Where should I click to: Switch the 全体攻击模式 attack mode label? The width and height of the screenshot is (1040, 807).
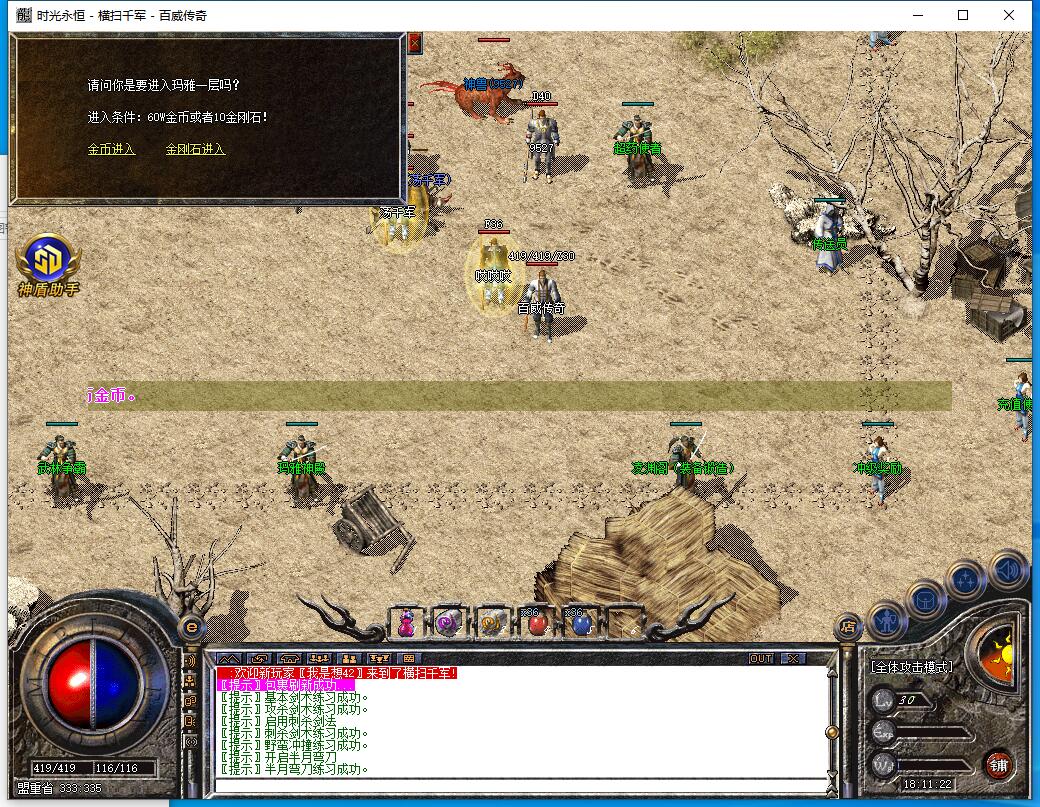click(911, 667)
